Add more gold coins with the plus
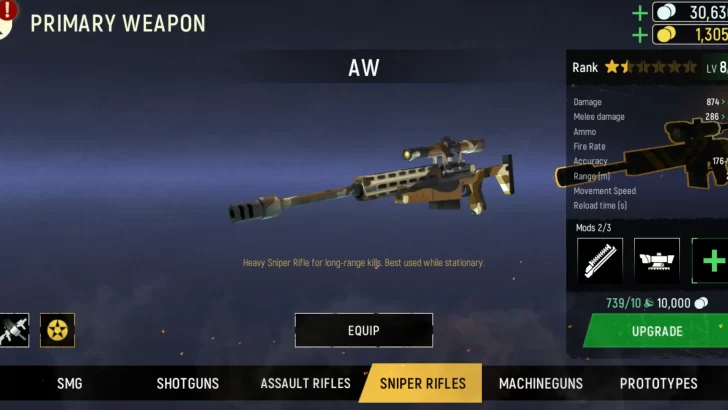This screenshot has height=410, width=728. (x=640, y=35)
